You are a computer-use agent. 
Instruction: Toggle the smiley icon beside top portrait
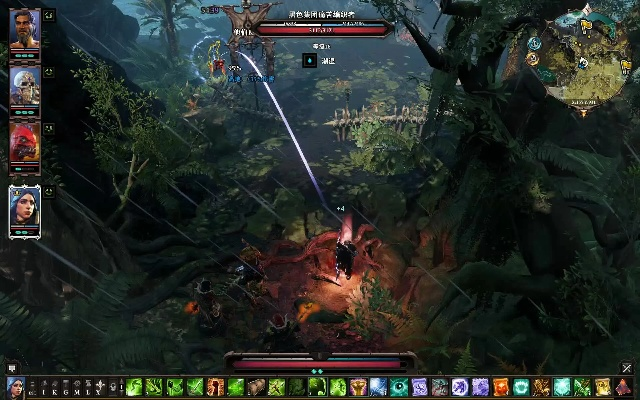[x=49, y=17]
